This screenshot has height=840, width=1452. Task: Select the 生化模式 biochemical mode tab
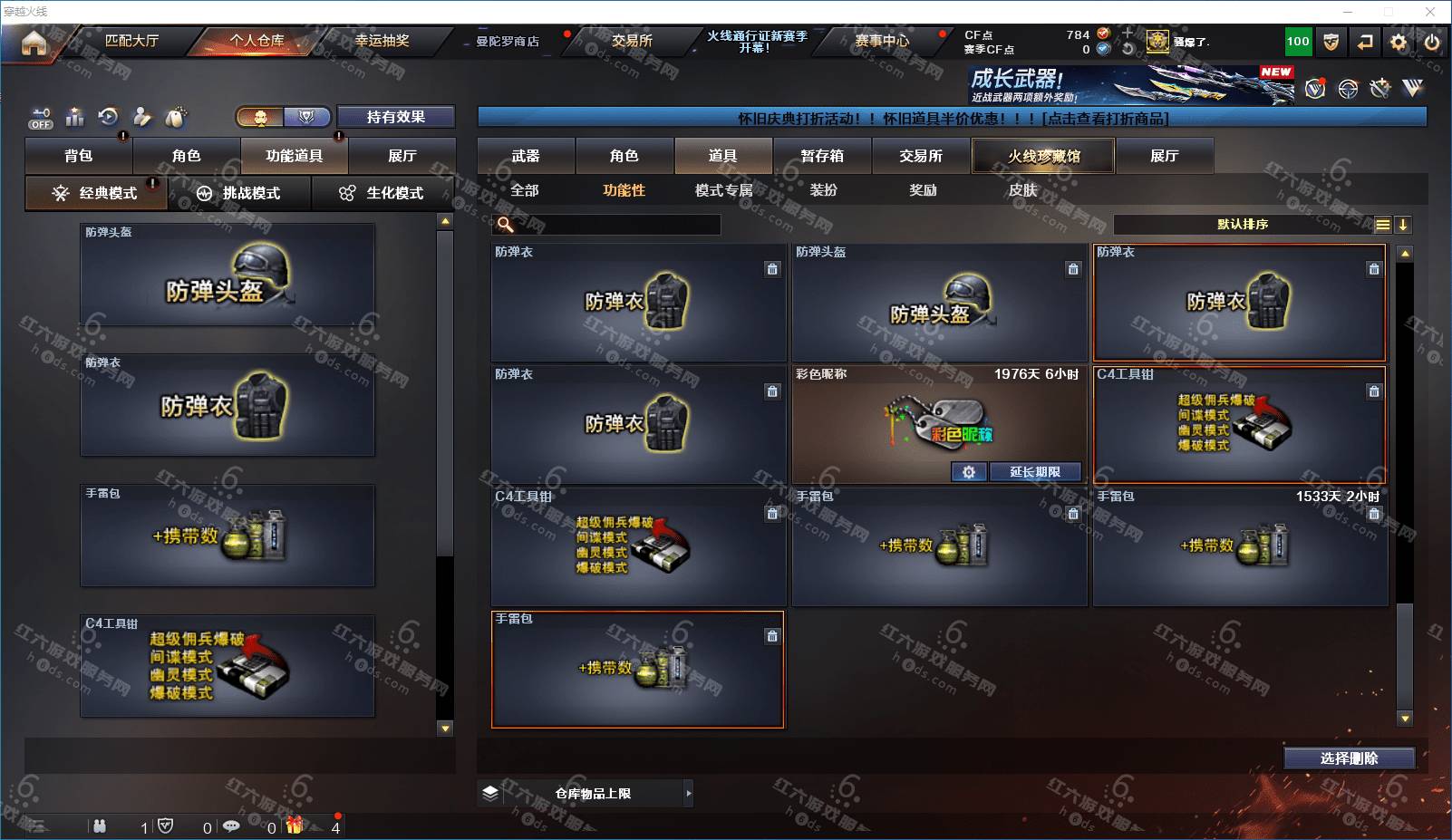click(382, 193)
